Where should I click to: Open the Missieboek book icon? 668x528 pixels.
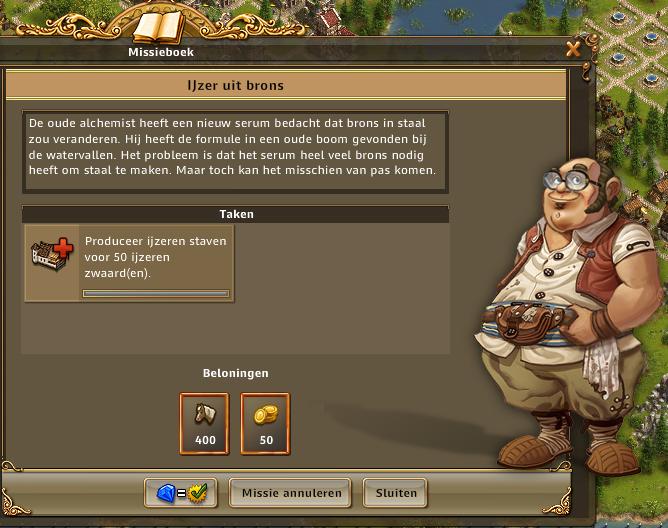[x=158, y=27]
